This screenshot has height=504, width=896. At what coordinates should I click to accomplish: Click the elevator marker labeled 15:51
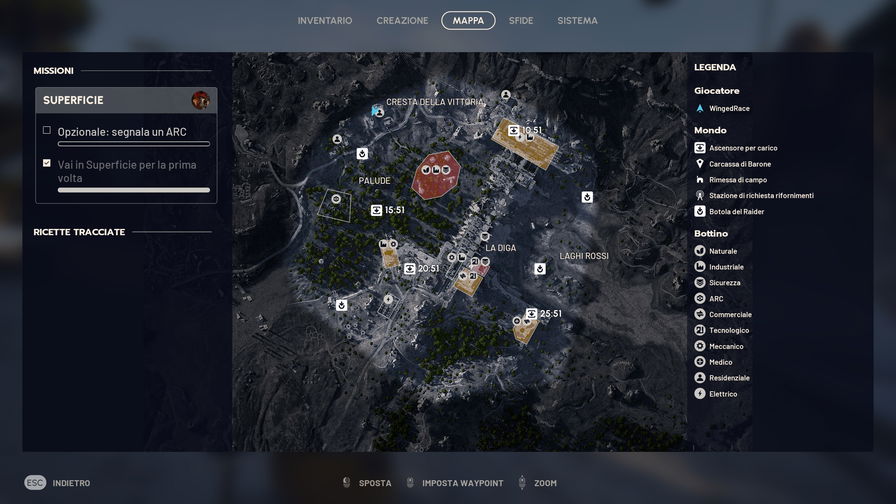click(x=377, y=210)
